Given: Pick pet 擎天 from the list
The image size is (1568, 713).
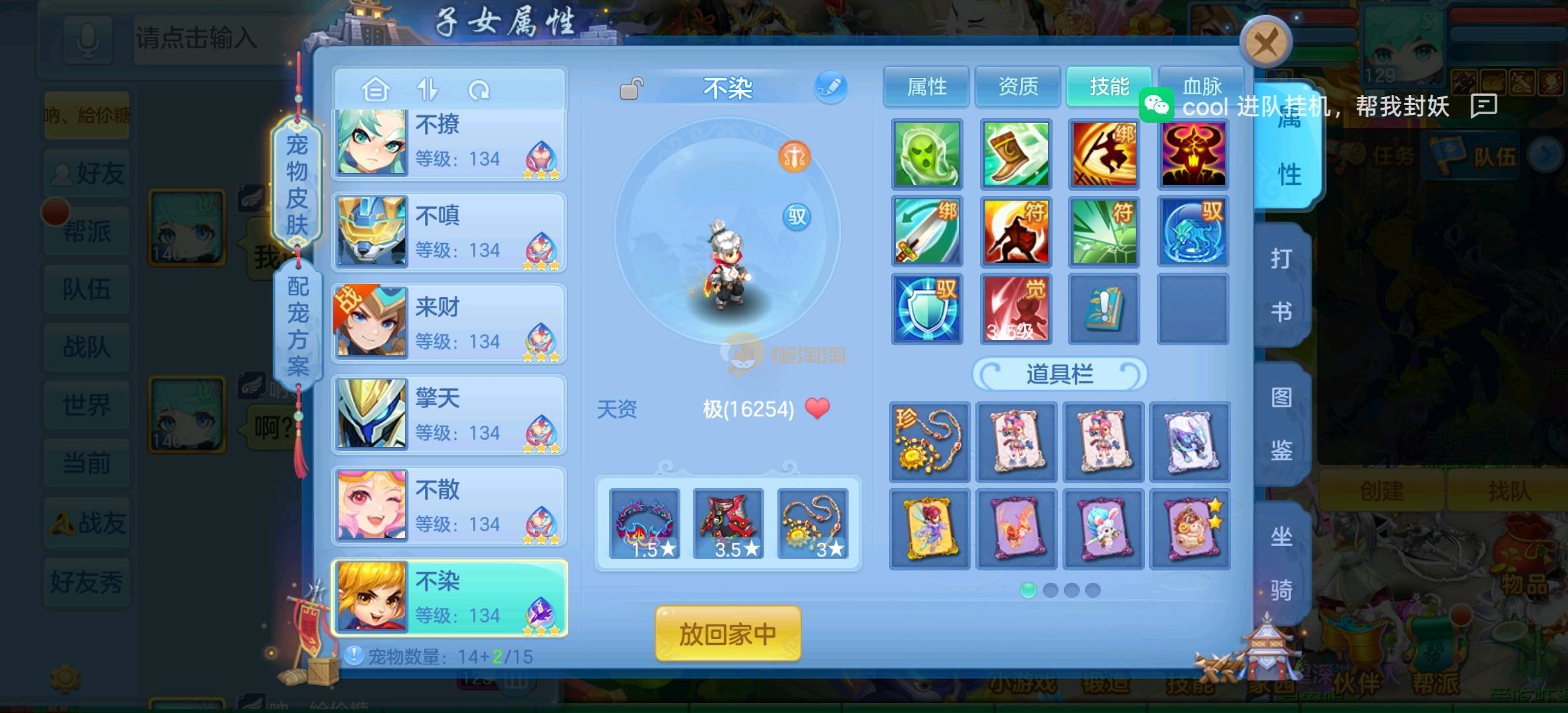Looking at the screenshot, I should 449,415.
